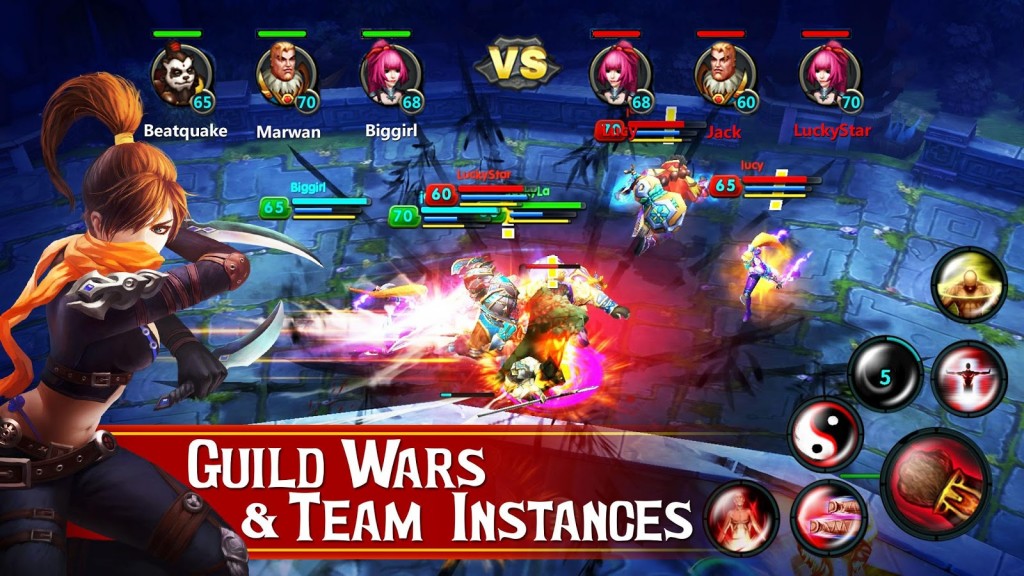Tap the main fist attack button
Screen dimensions: 1024x576
click(x=935, y=483)
